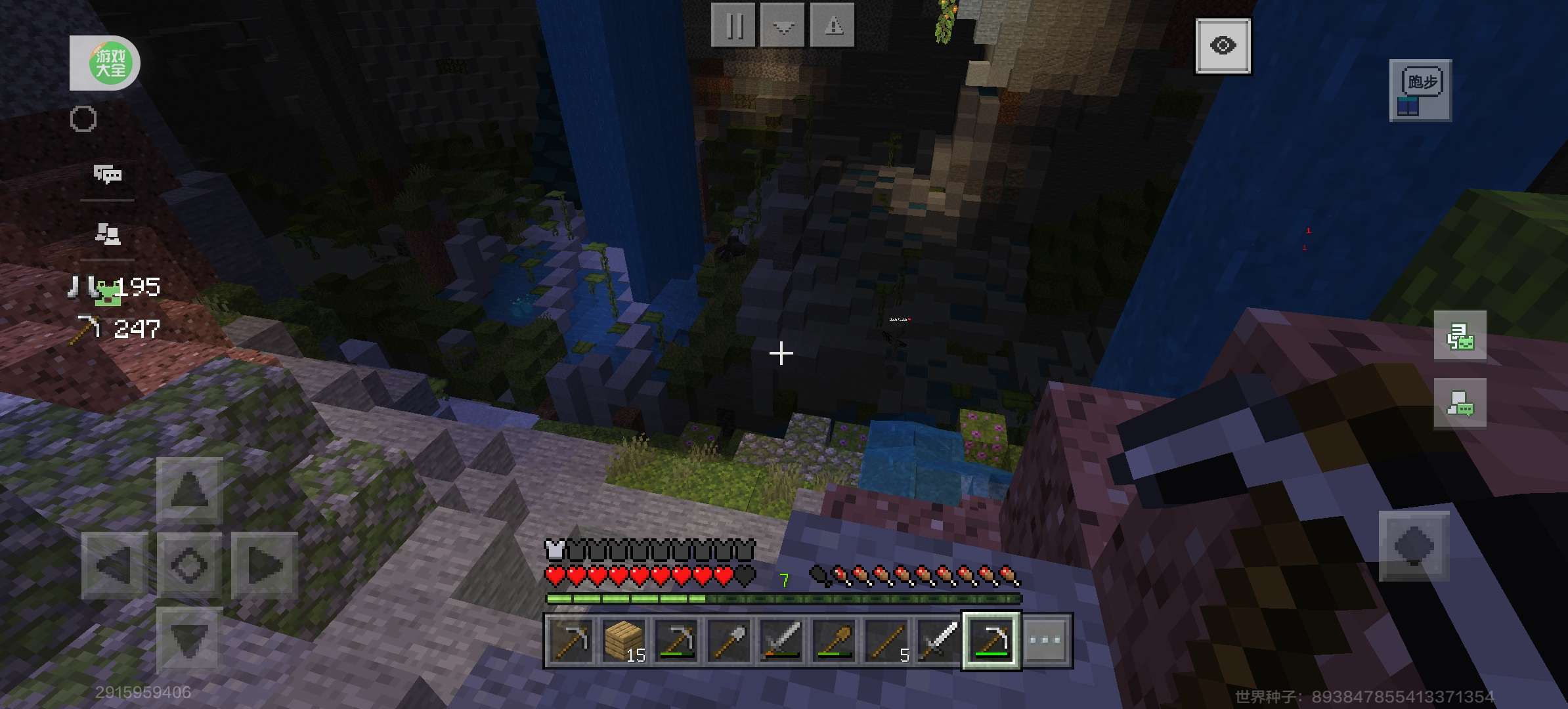Open the multiplayer players icon

pos(108,233)
